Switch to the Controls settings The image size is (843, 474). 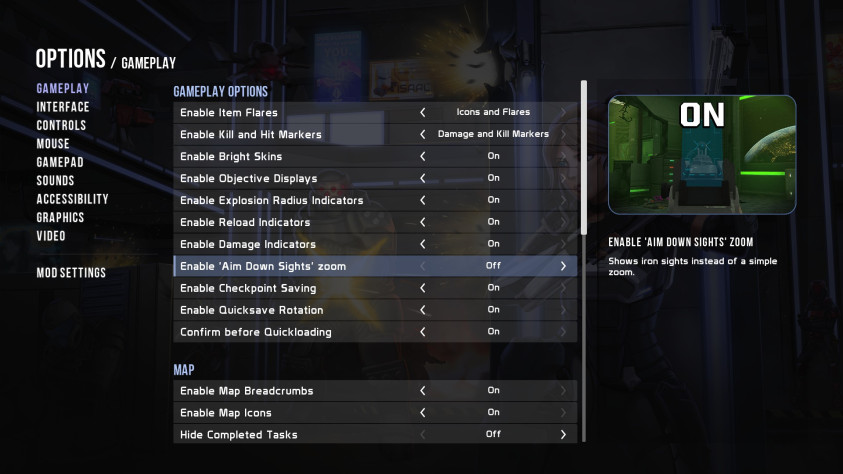pyautogui.click(x=61, y=125)
